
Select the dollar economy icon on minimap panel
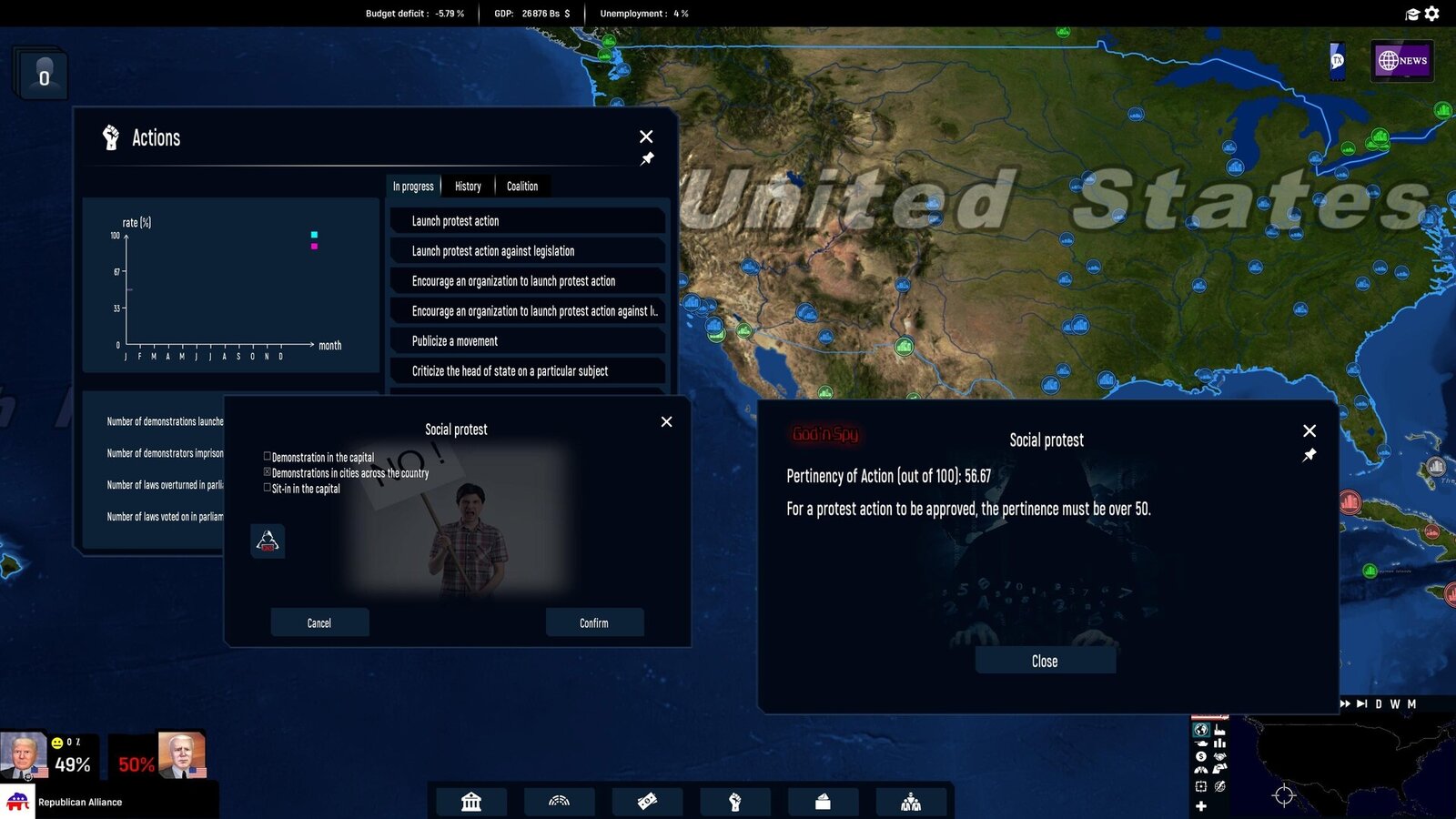[x=1200, y=756]
